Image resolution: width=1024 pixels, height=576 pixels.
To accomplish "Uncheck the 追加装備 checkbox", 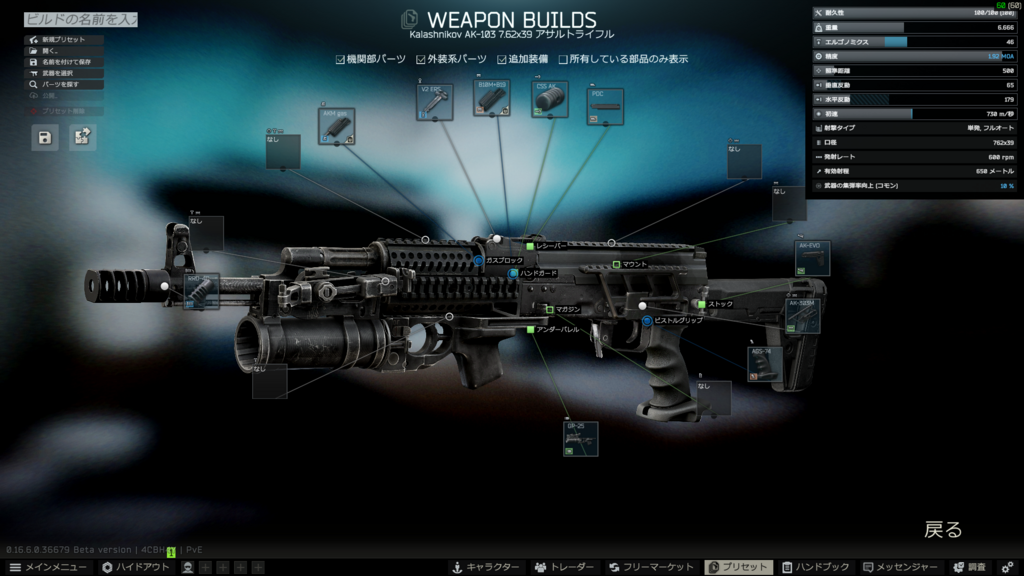I will (502, 60).
